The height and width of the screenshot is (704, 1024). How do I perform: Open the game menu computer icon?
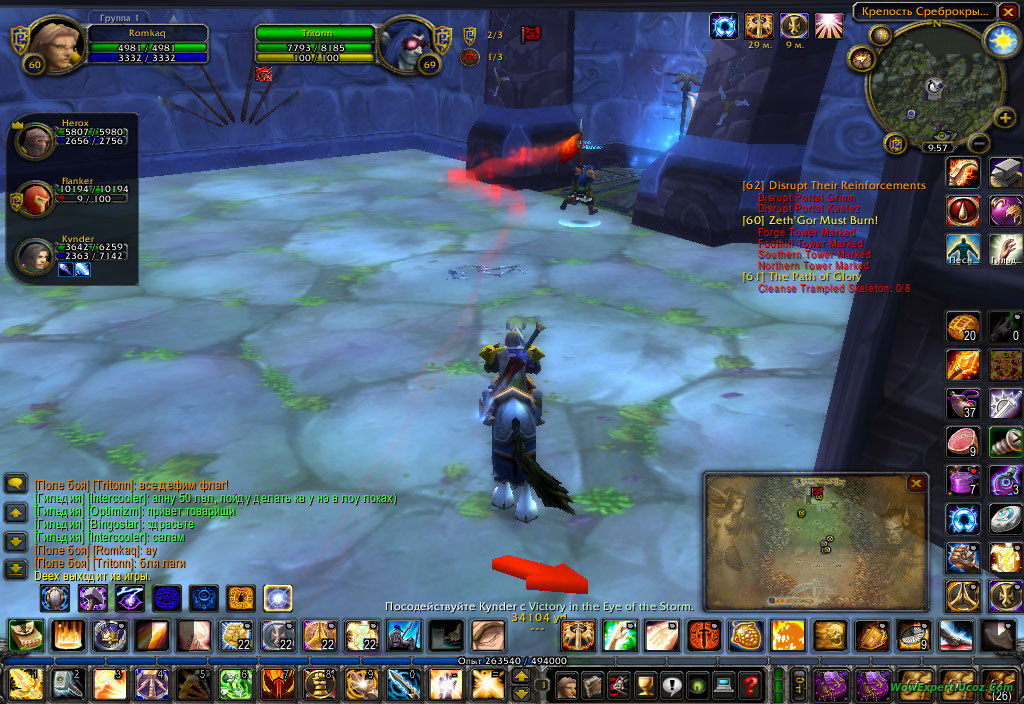pos(723,686)
